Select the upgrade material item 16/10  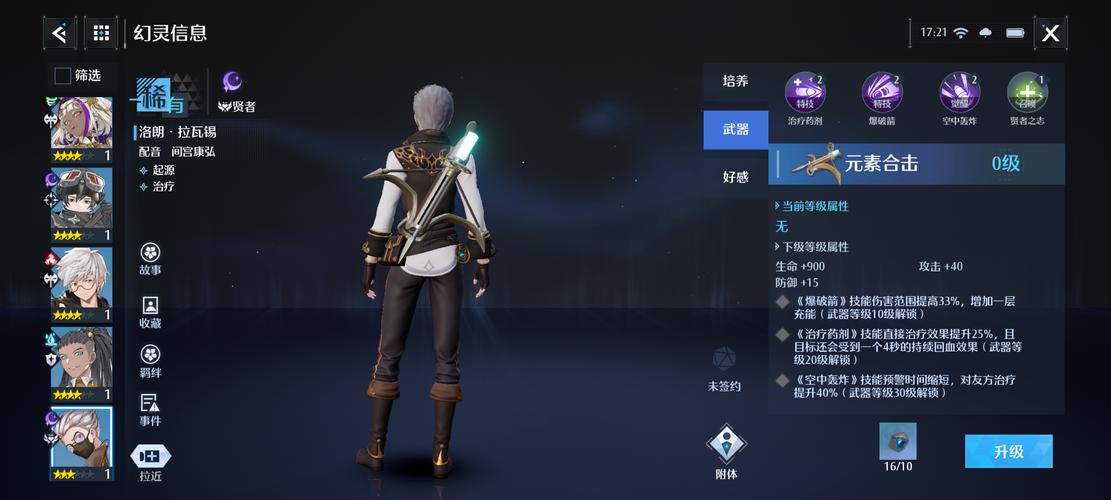tap(897, 442)
